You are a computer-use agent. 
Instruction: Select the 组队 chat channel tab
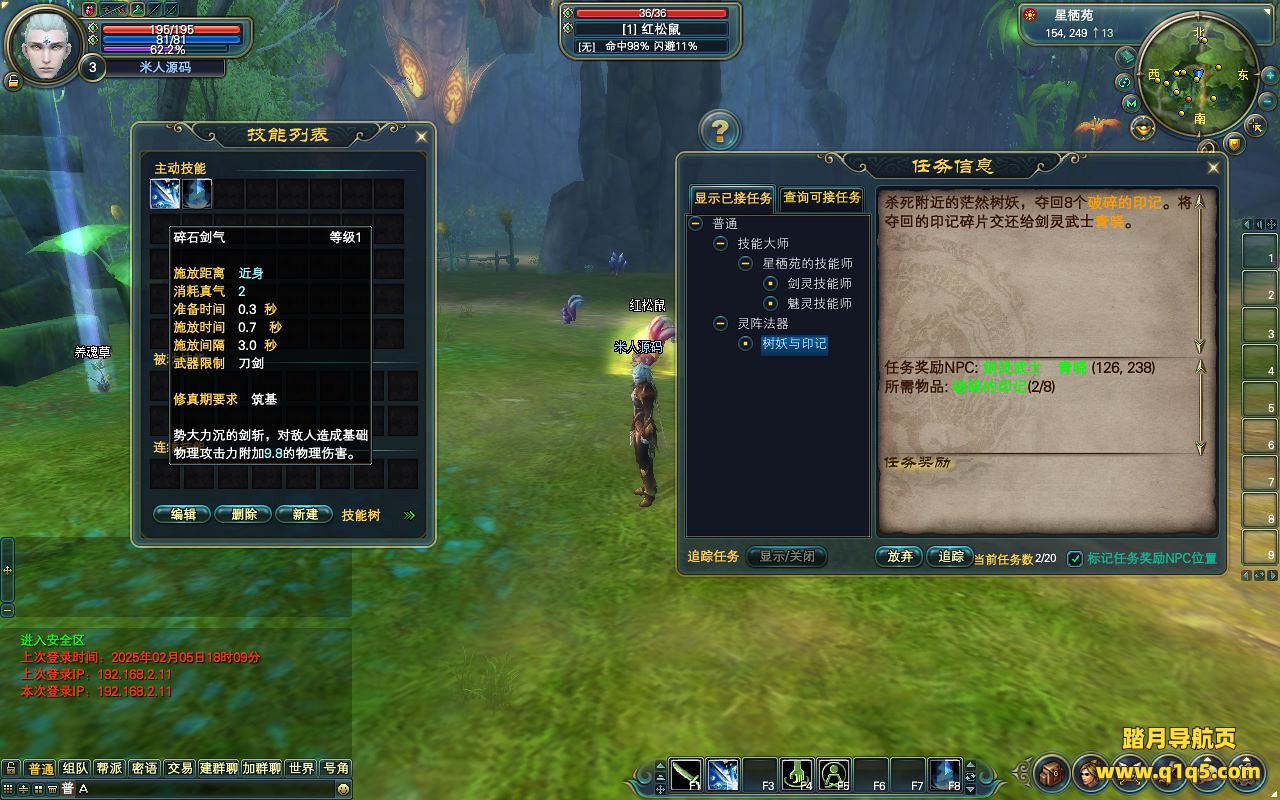(x=75, y=768)
